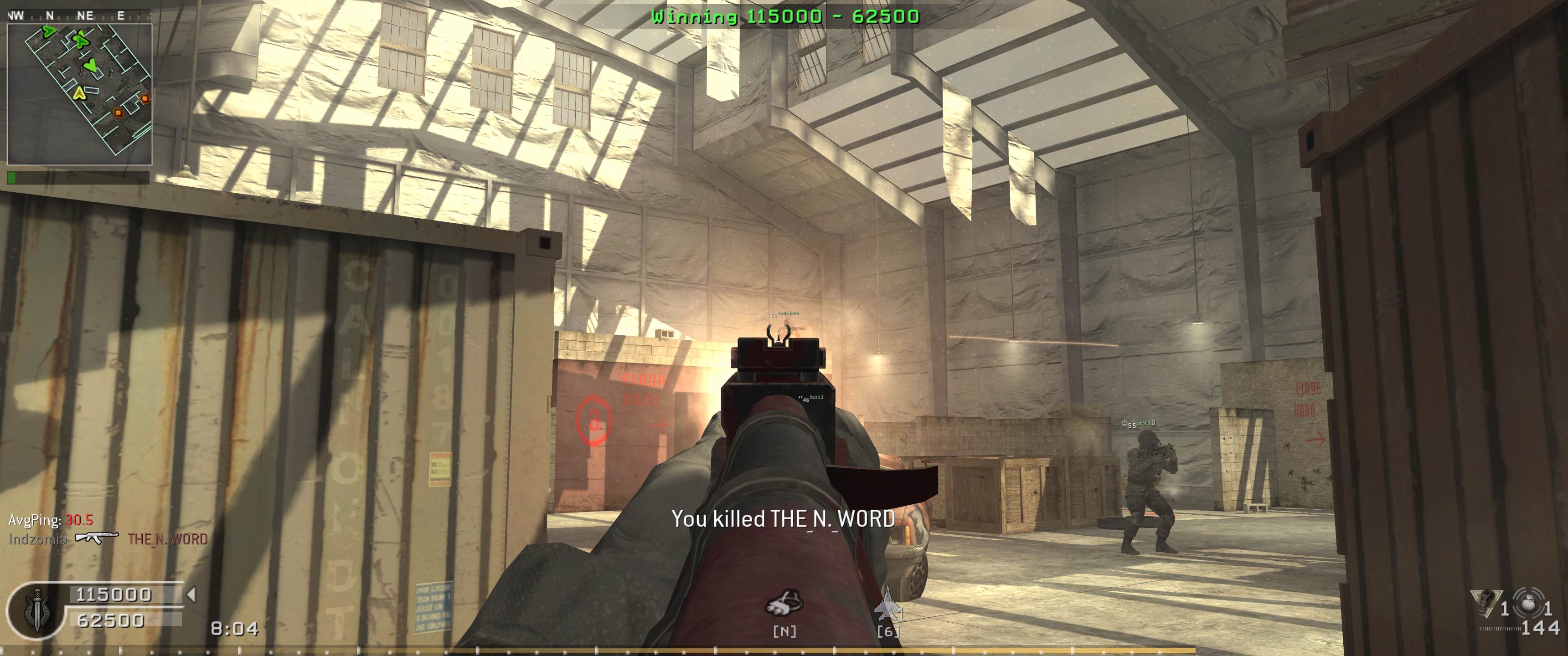Open the minimap of the warehouse
Viewport: 1568px width, 656px height.
79,94
